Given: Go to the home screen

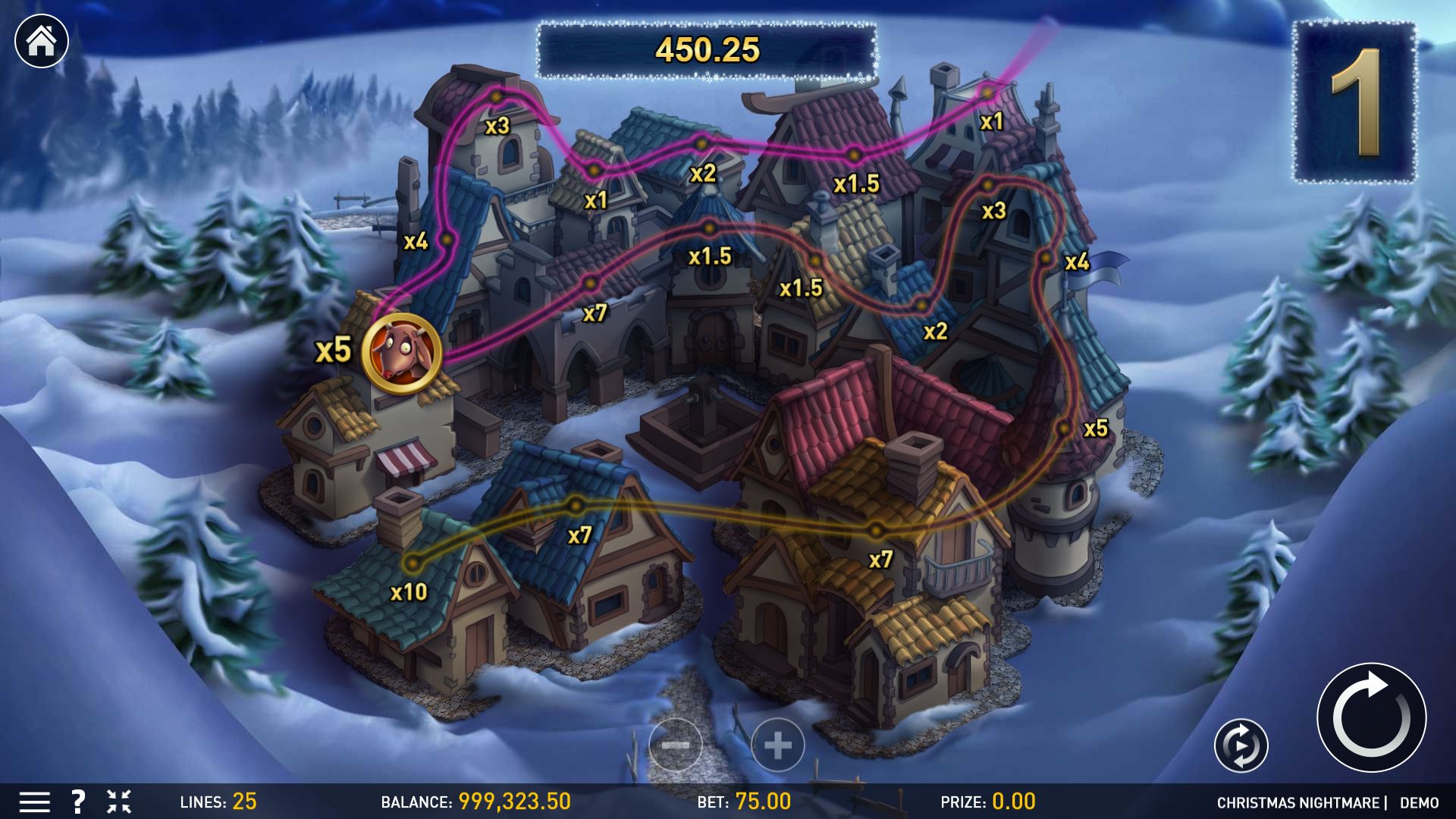Looking at the screenshot, I should [x=42, y=41].
